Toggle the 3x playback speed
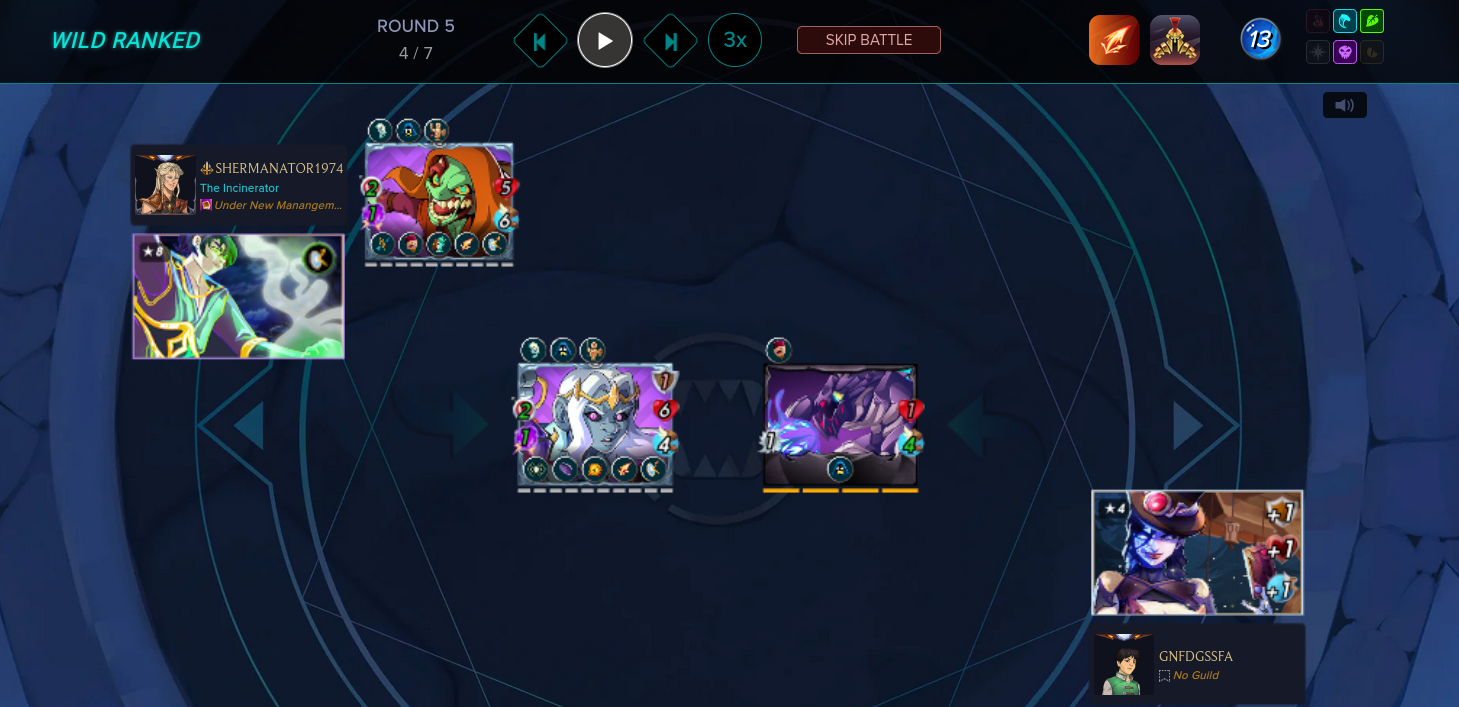 [x=735, y=40]
